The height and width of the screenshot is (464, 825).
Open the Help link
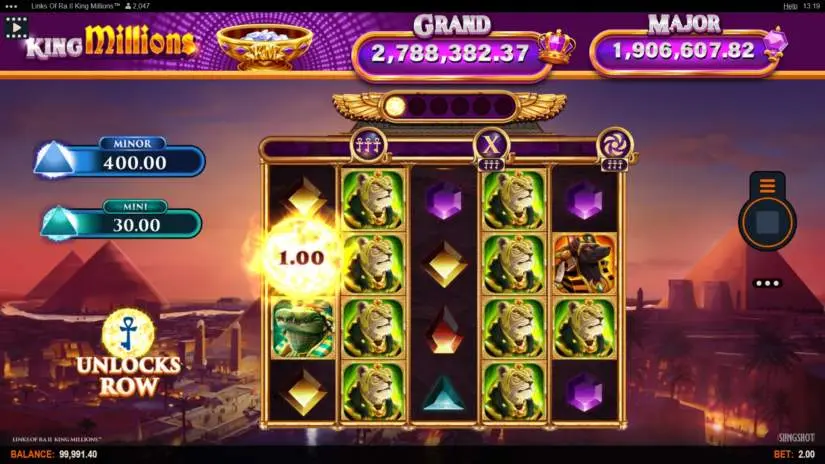(x=790, y=6)
